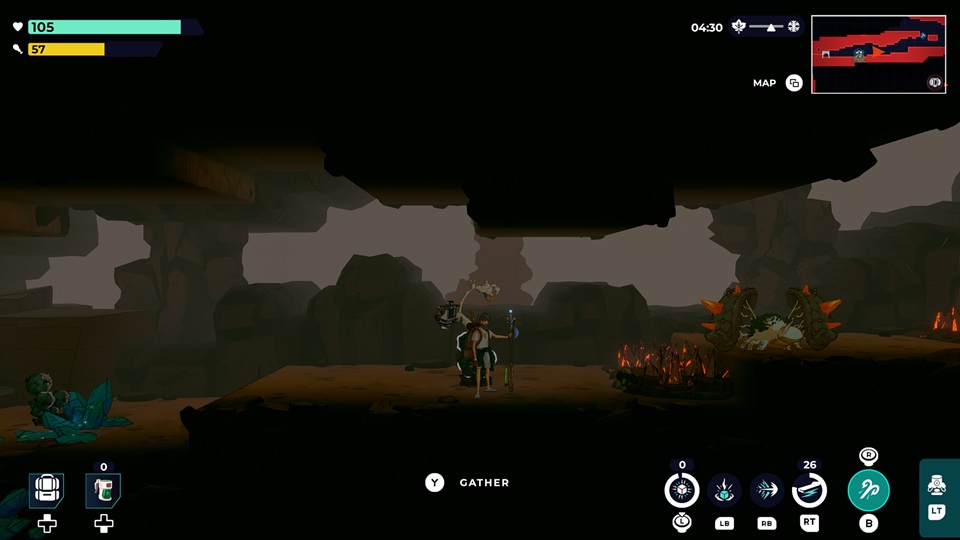
Task: Open the backpack inventory slot
Action: tap(46, 490)
